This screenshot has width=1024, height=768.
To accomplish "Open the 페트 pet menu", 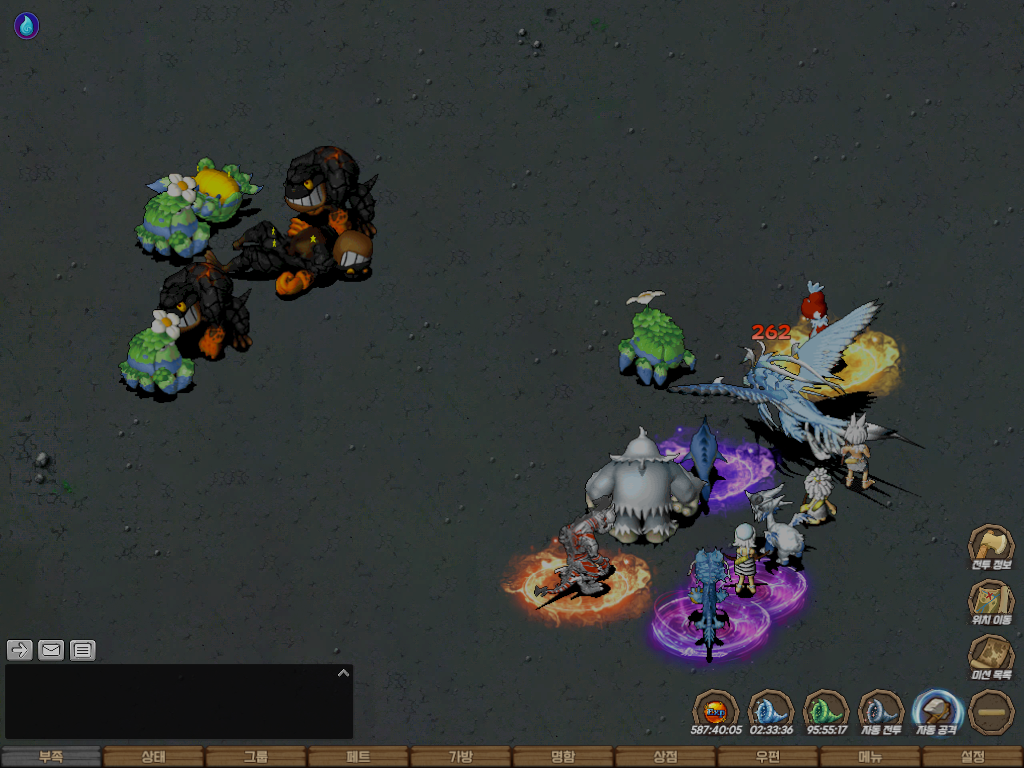I will tap(358, 757).
